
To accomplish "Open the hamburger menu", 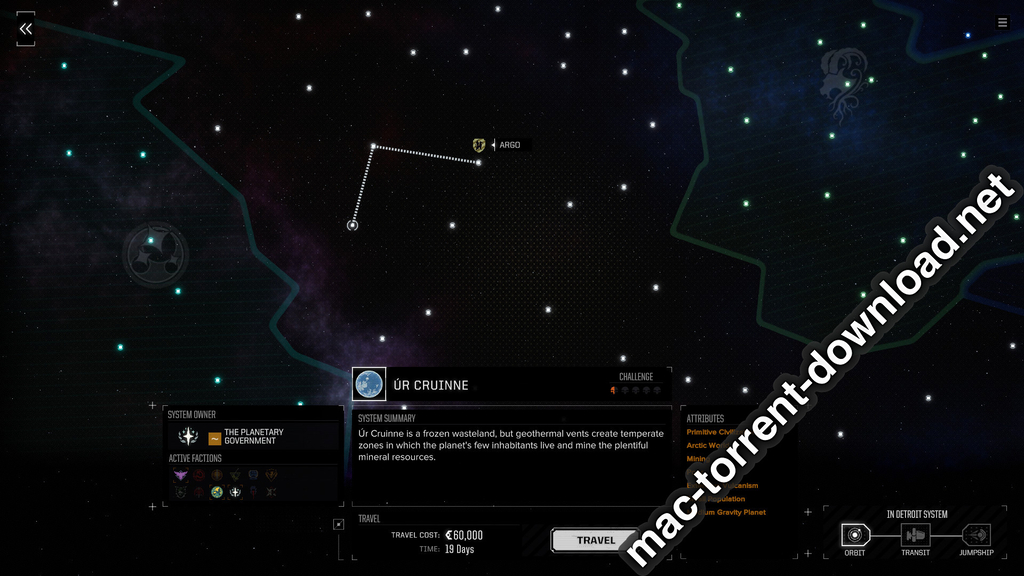I will 1002,23.
